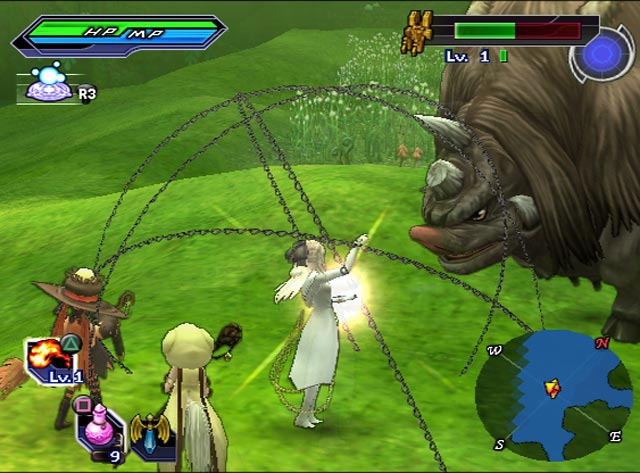
Task: Use the pink potion item
Action: tap(97, 425)
